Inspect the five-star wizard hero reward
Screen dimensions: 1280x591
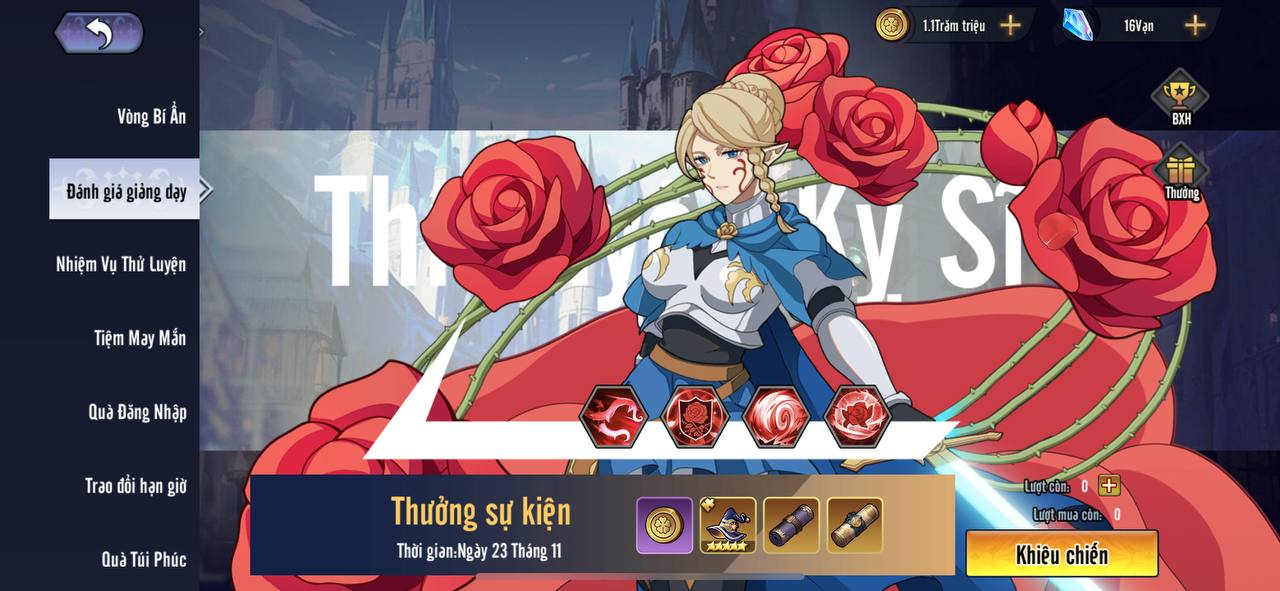(x=728, y=525)
